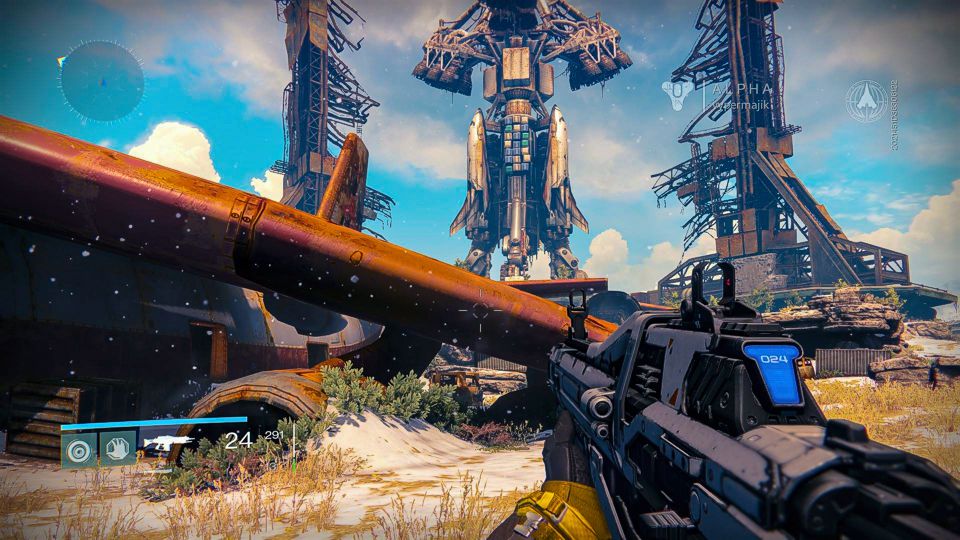
Task: Click the Destiny tricorn logo beside ALPHA
Action: [x=676, y=96]
